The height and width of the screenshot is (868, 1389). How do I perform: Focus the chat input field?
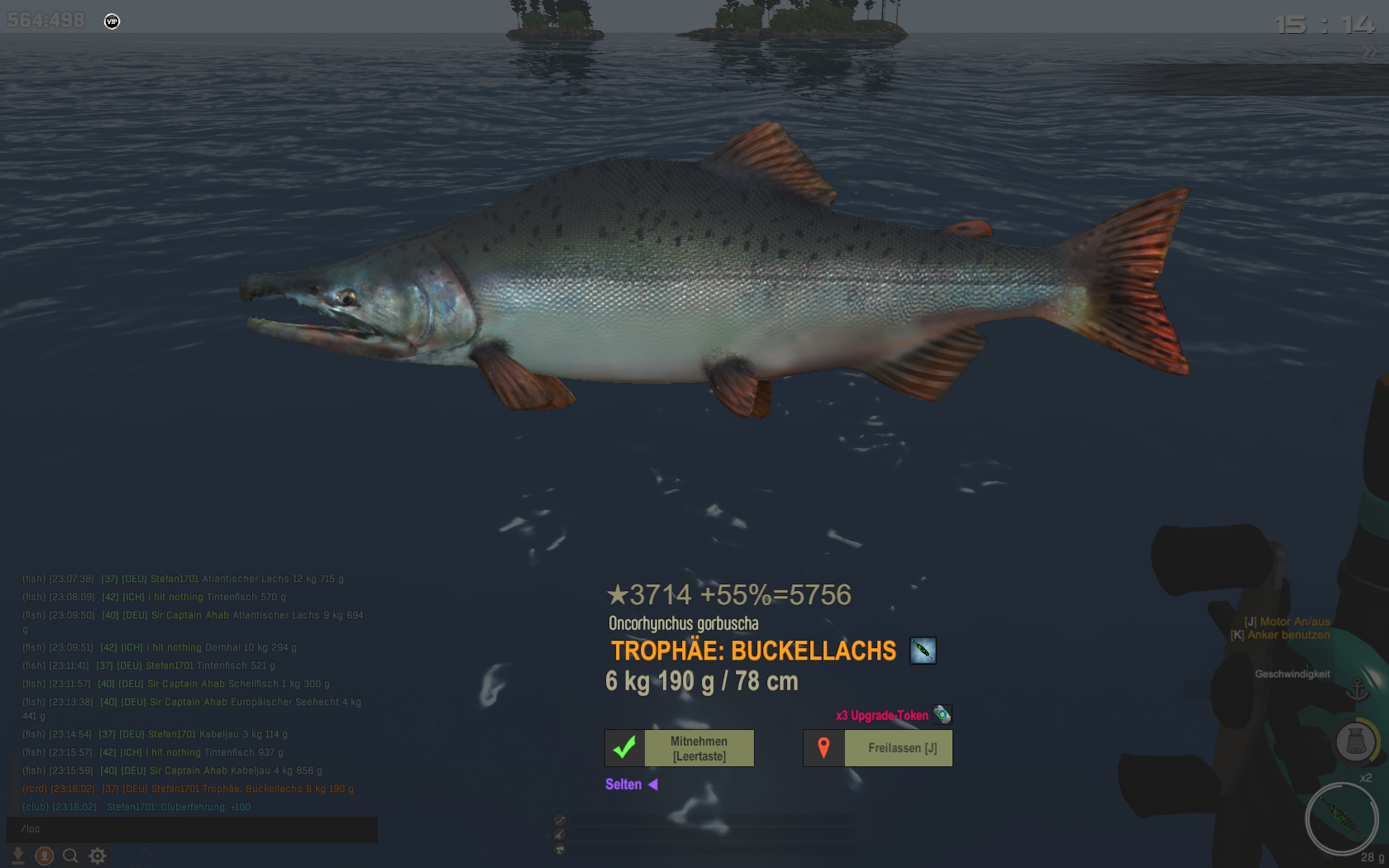[192, 828]
